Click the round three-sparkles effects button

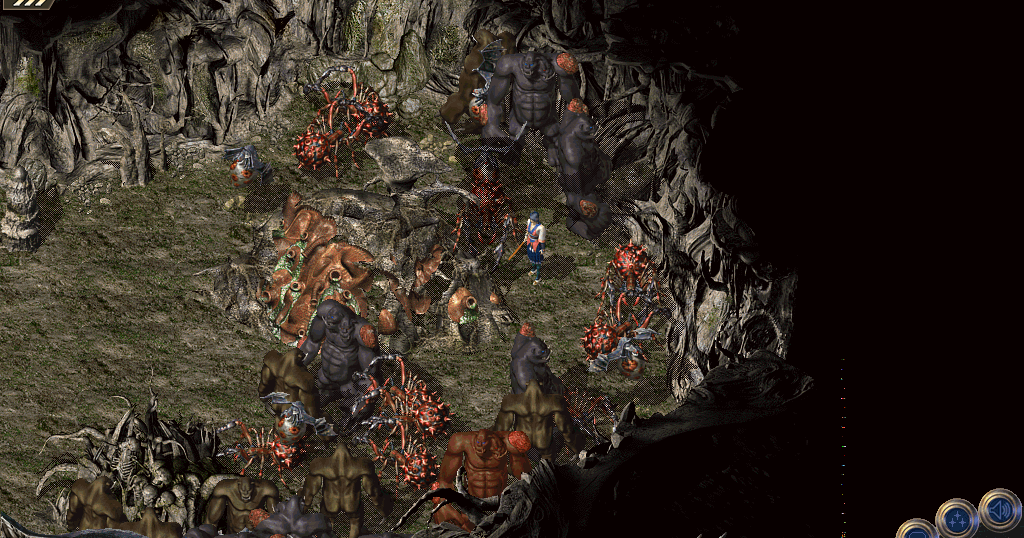(956, 519)
